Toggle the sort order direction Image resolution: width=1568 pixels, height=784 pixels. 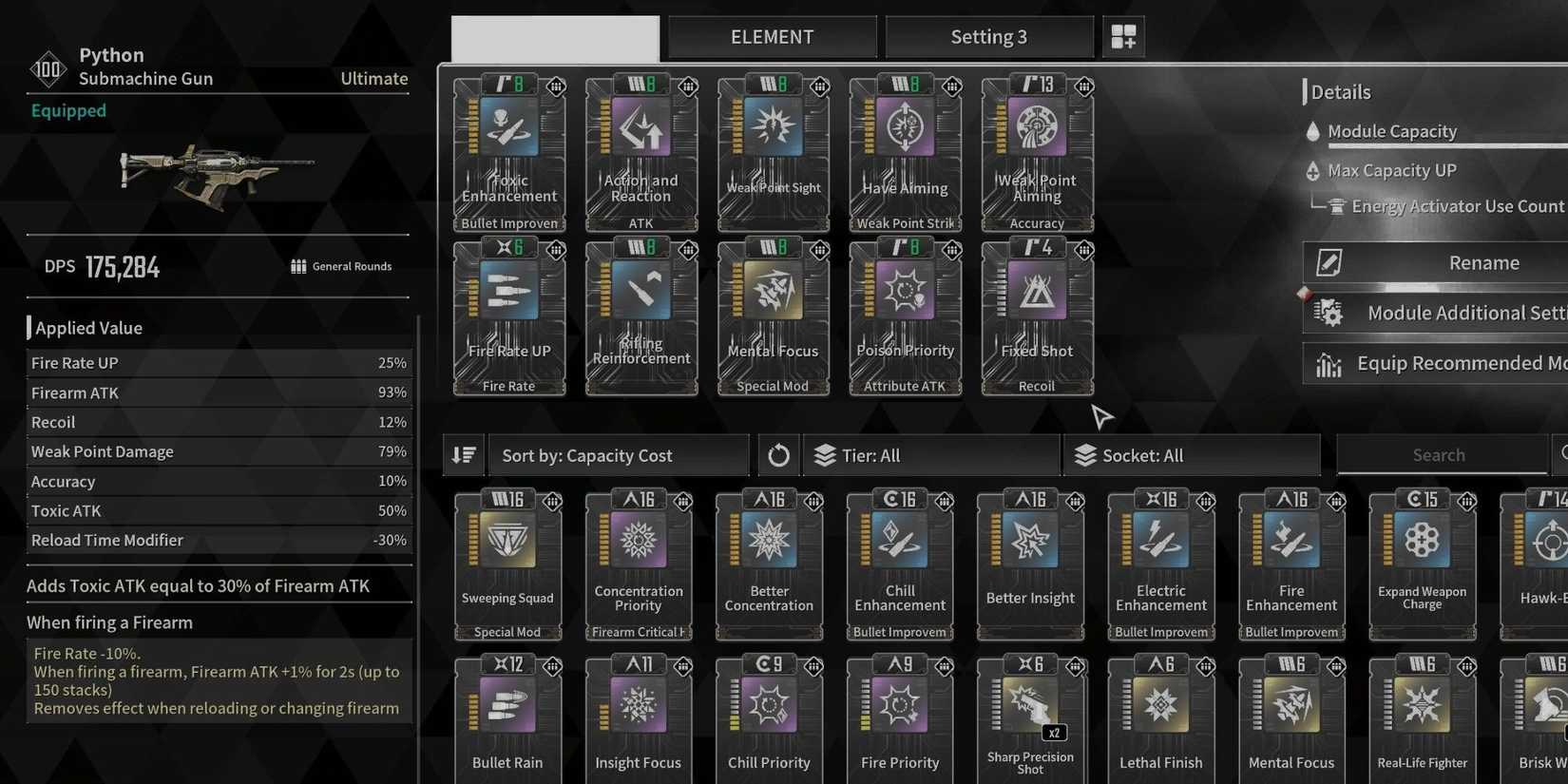tap(464, 455)
